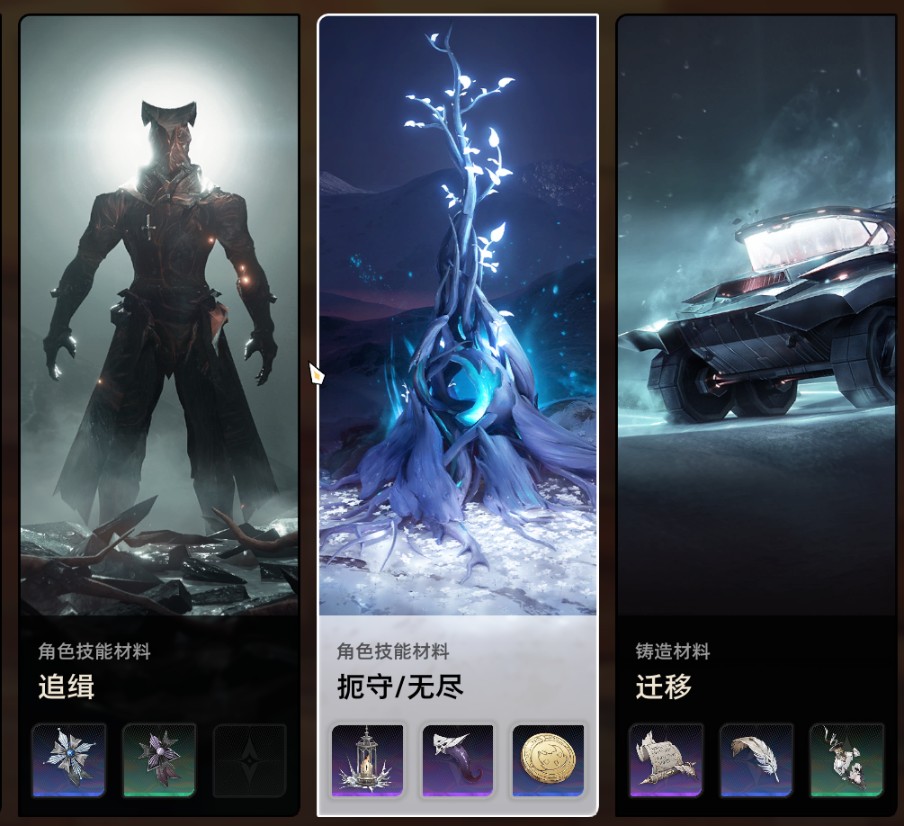View the curved horn material icon
The width and height of the screenshot is (904, 826).
[x=458, y=760]
